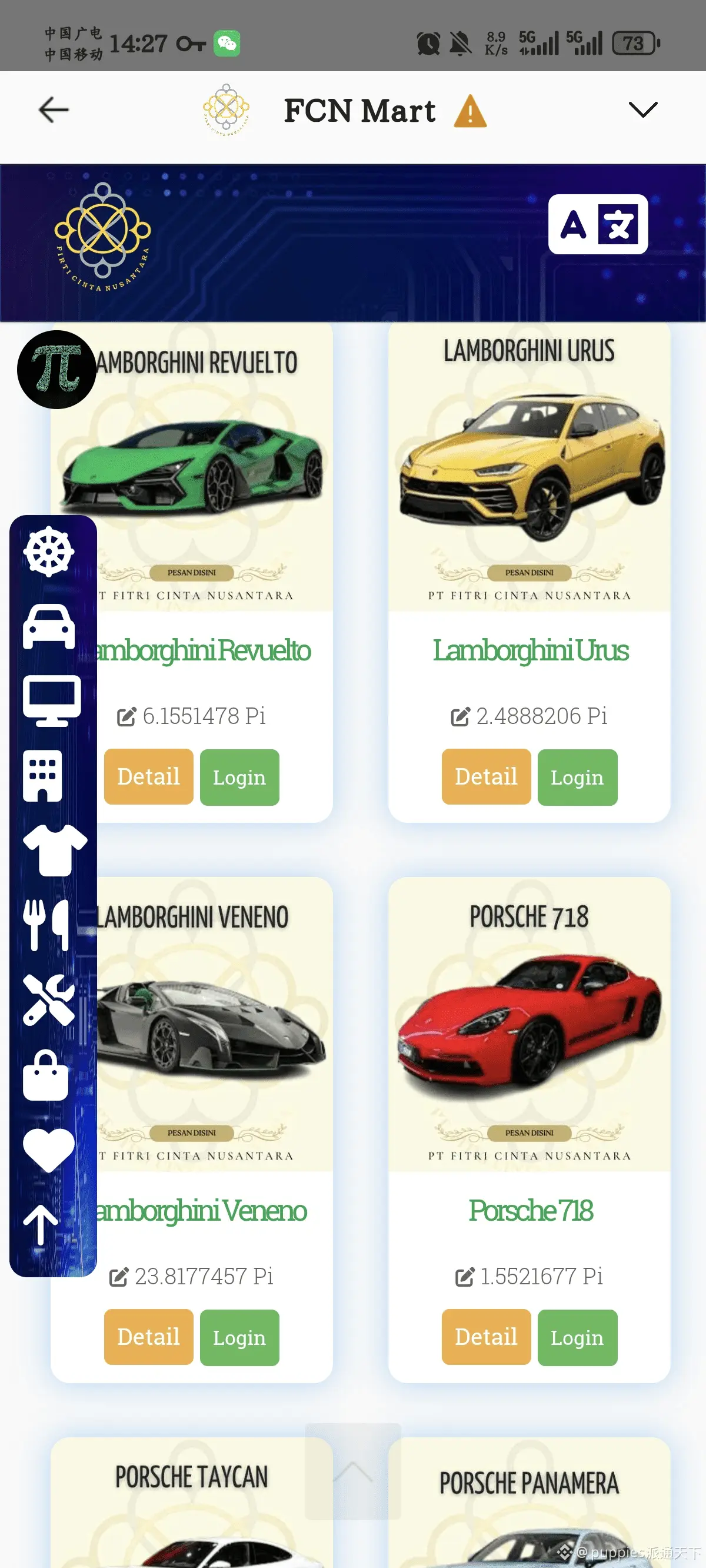
Task: View Detail for Lamborghini Urus
Action: tap(486, 777)
